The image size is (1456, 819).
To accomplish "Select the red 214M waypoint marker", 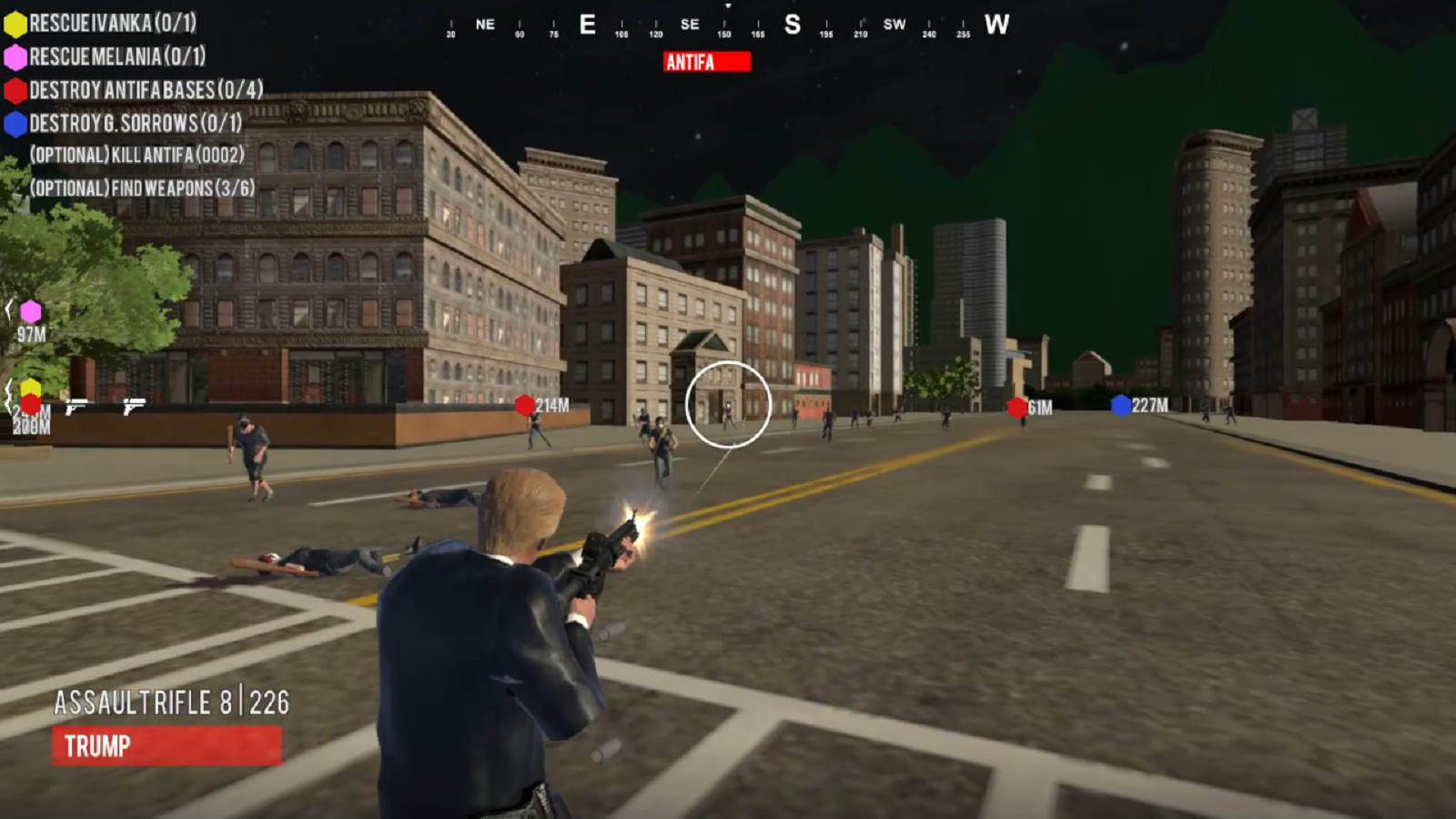I will coord(525,407).
